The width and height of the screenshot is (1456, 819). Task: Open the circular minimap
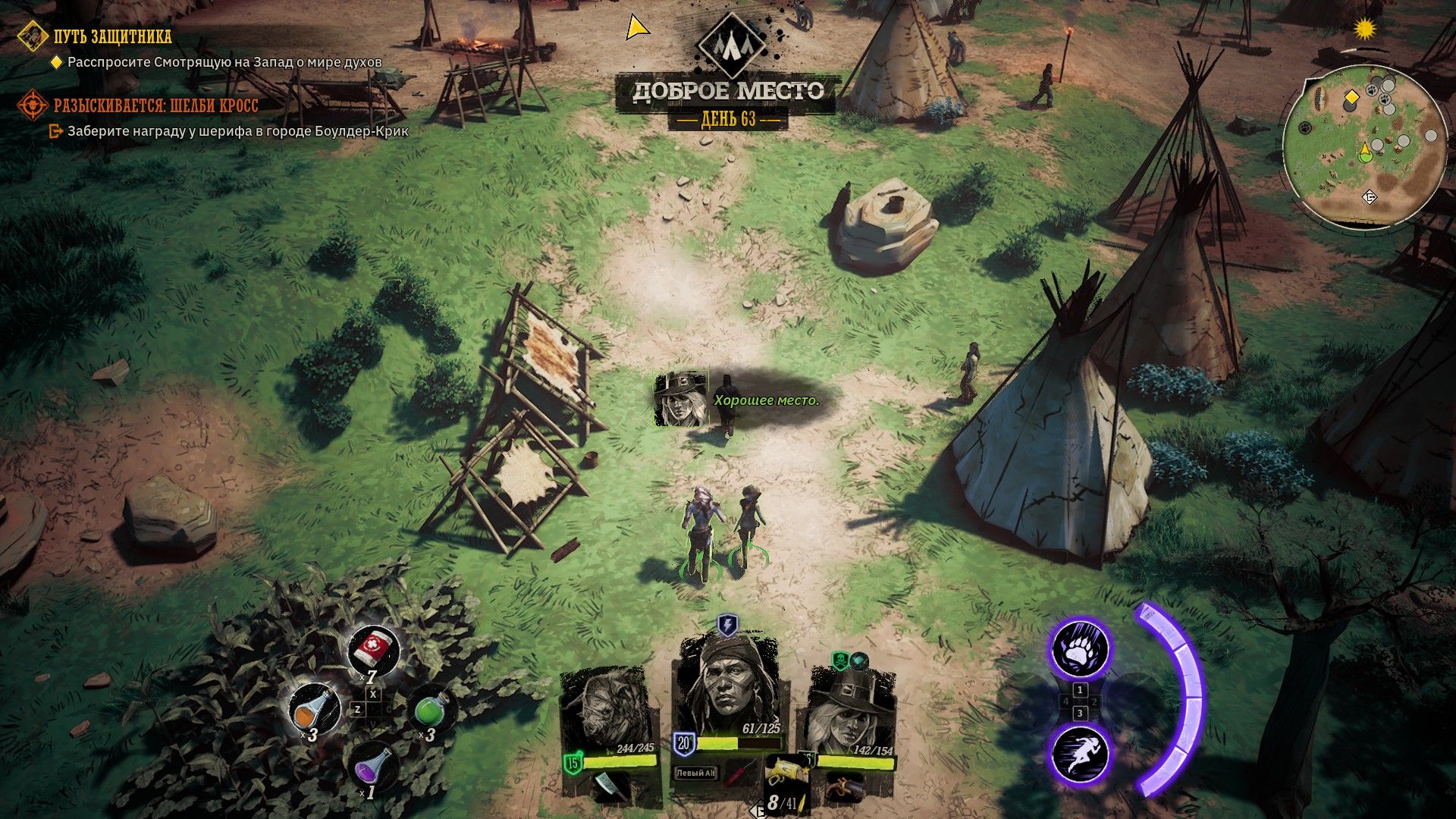coord(1364,149)
